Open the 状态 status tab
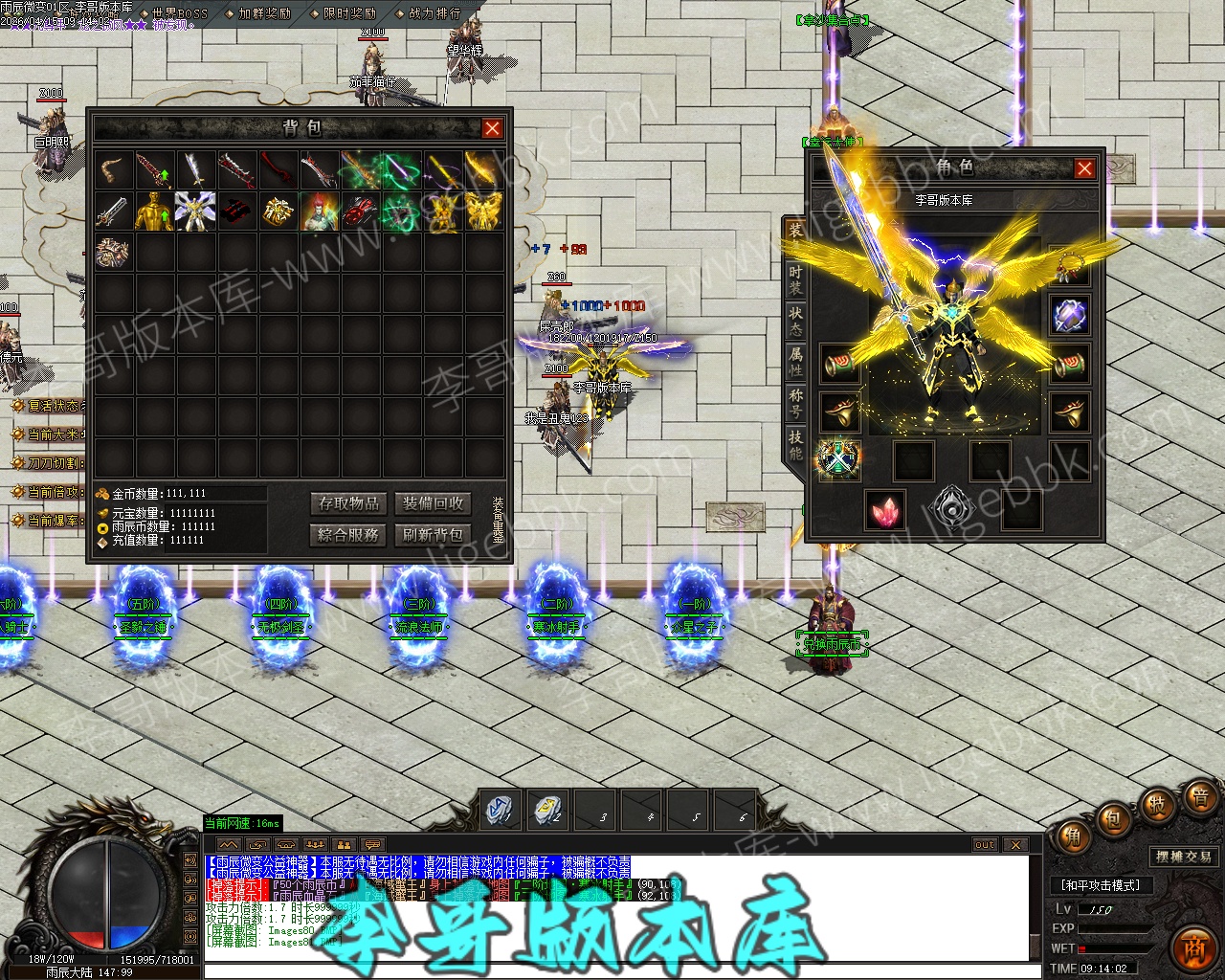Screen dimensions: 1225x980 click(795, 321)
